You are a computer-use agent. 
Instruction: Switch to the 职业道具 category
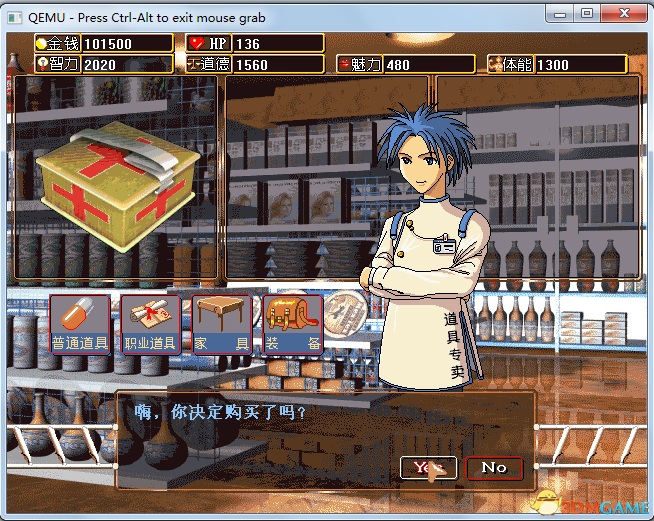point(150,325)
